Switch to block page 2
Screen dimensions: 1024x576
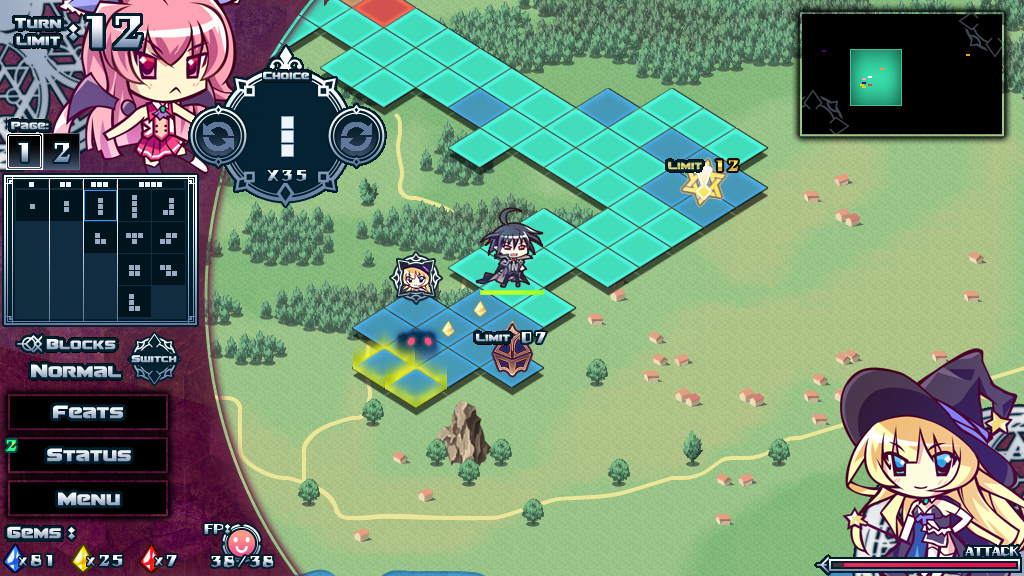61,152
